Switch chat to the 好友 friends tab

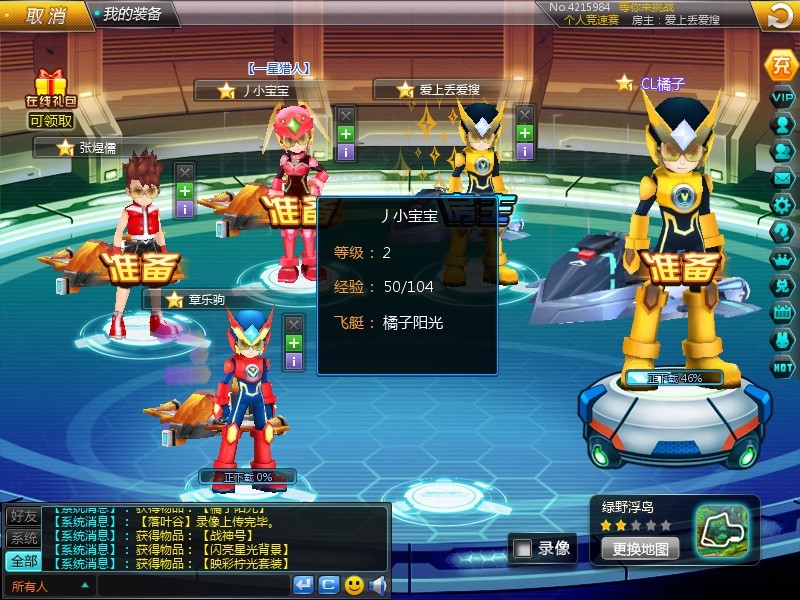[x=23, y=516]
